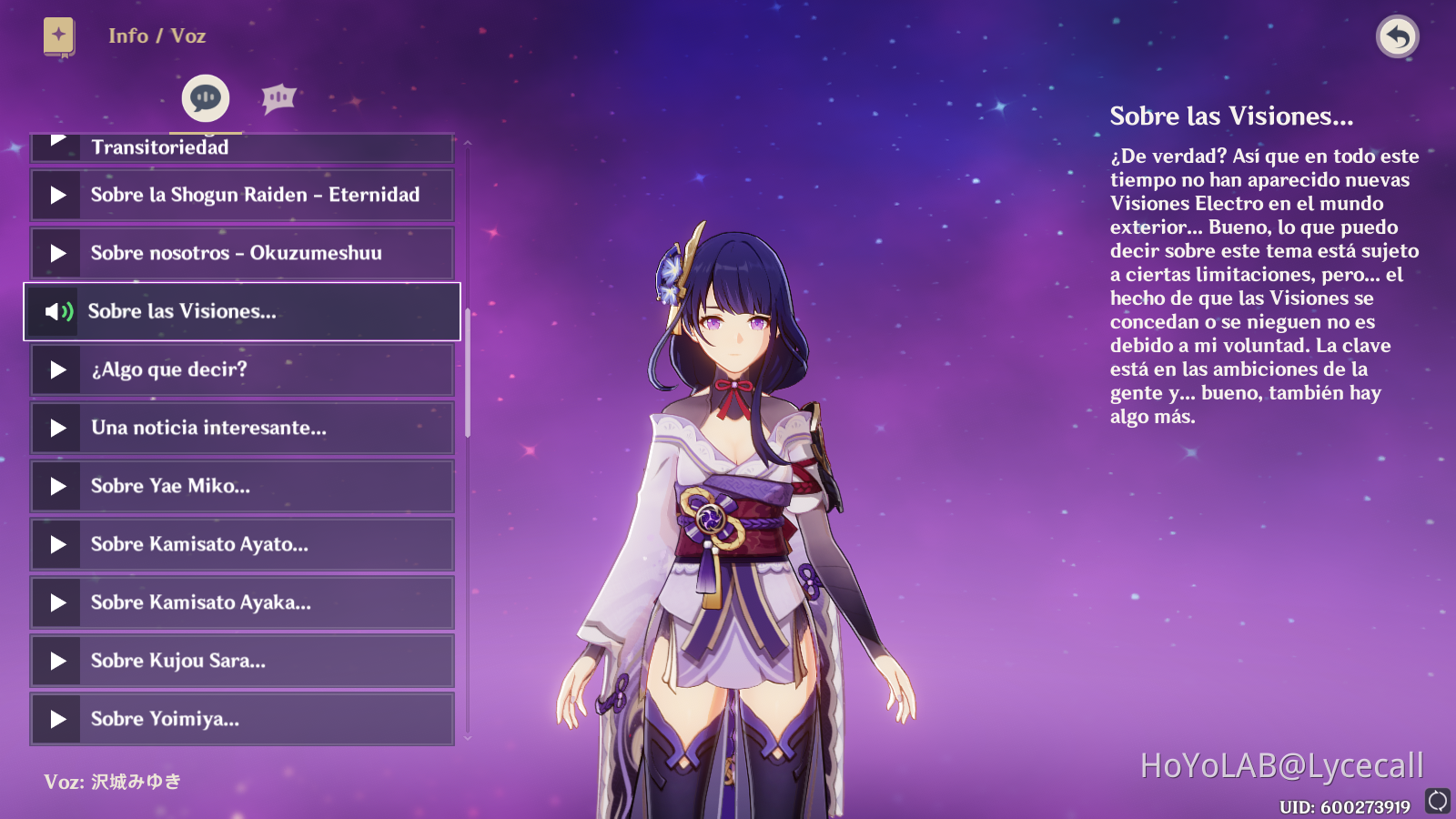Select the 'Sobre las Visiones...' entry
The height and width of the screenshot is (819, 1456).
tap(241, 311)
